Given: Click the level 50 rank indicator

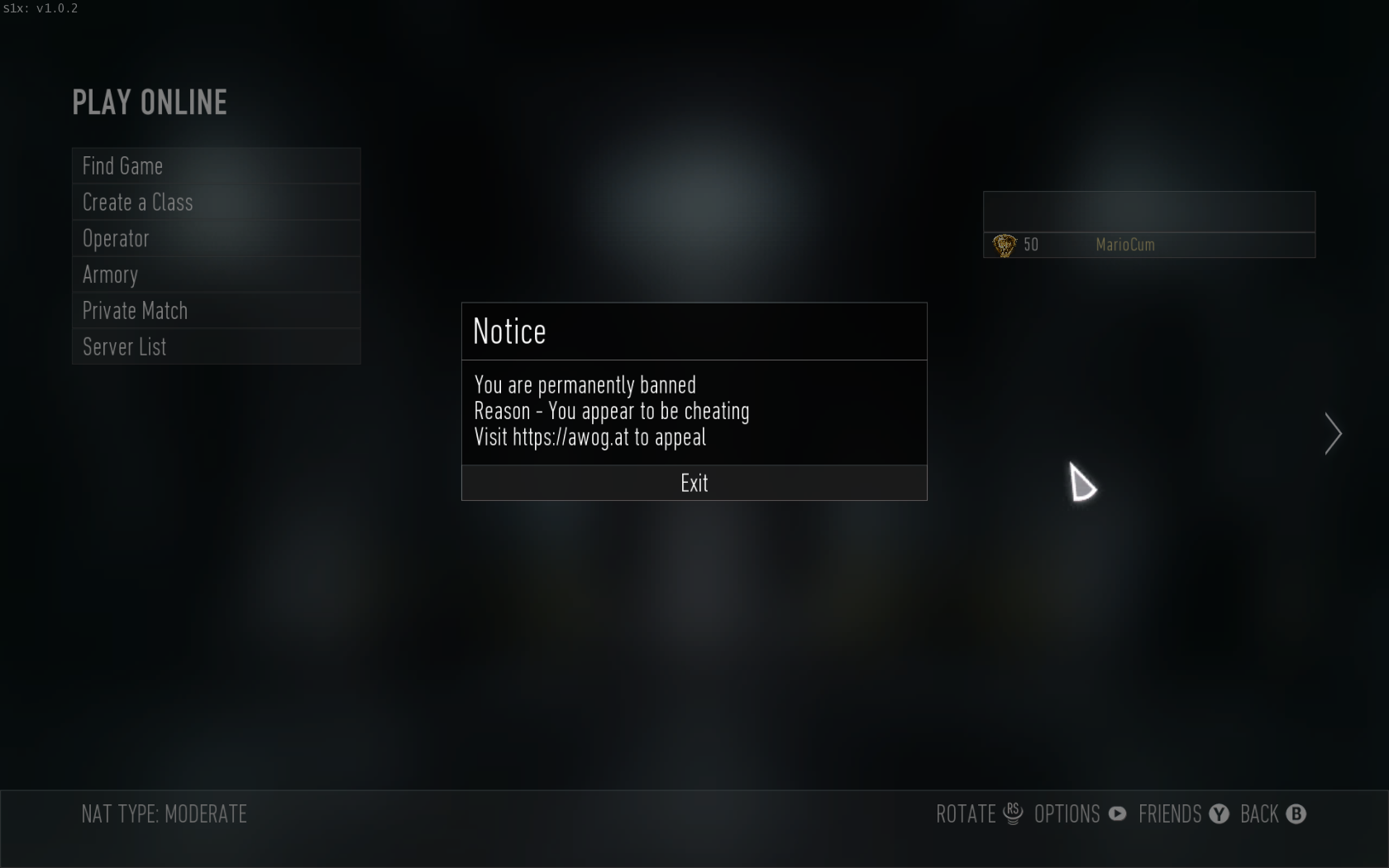Looking at the screenshot, I should pos(1031,245).
